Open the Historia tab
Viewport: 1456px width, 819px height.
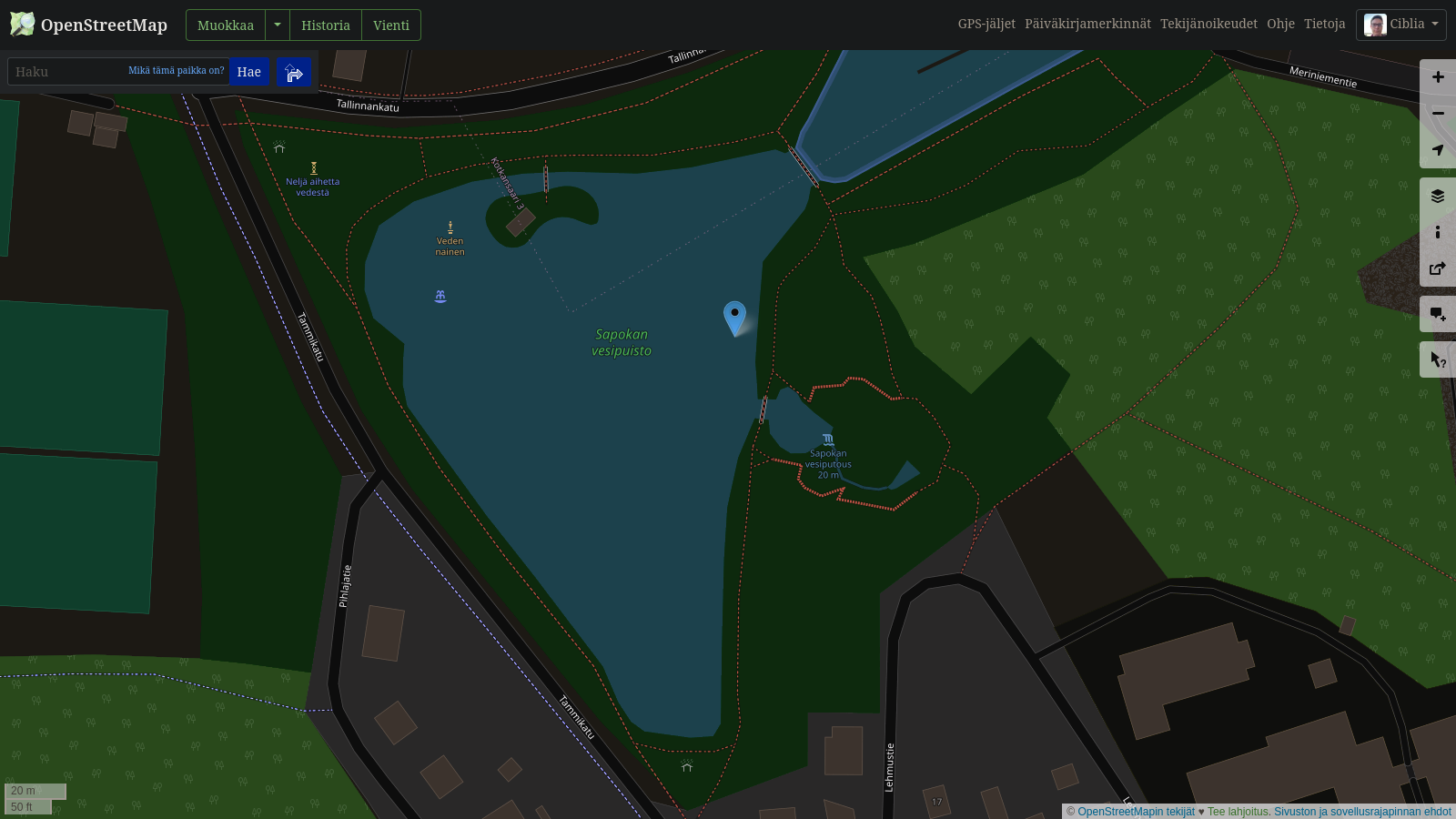(x=326, y=25)
